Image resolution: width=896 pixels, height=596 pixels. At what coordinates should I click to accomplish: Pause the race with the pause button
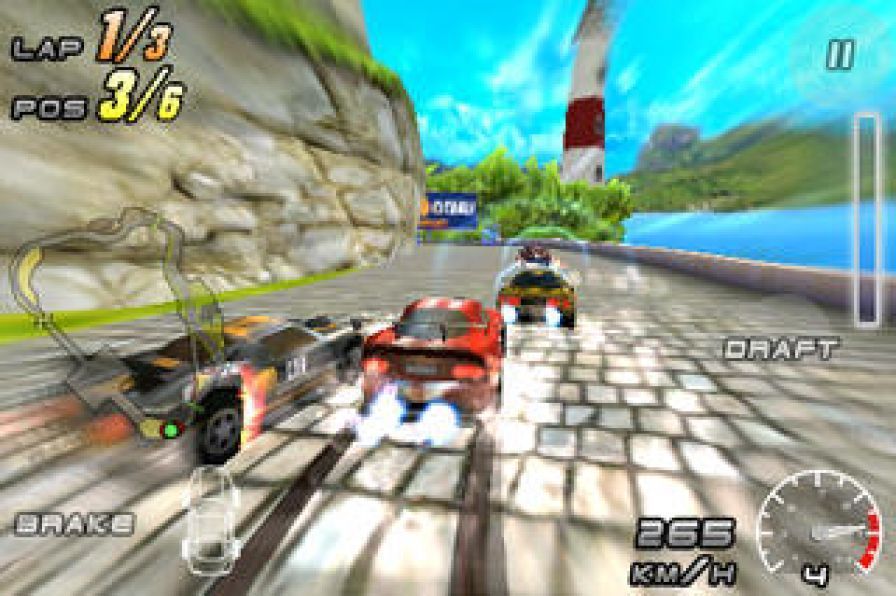click(x=838, y=56)
